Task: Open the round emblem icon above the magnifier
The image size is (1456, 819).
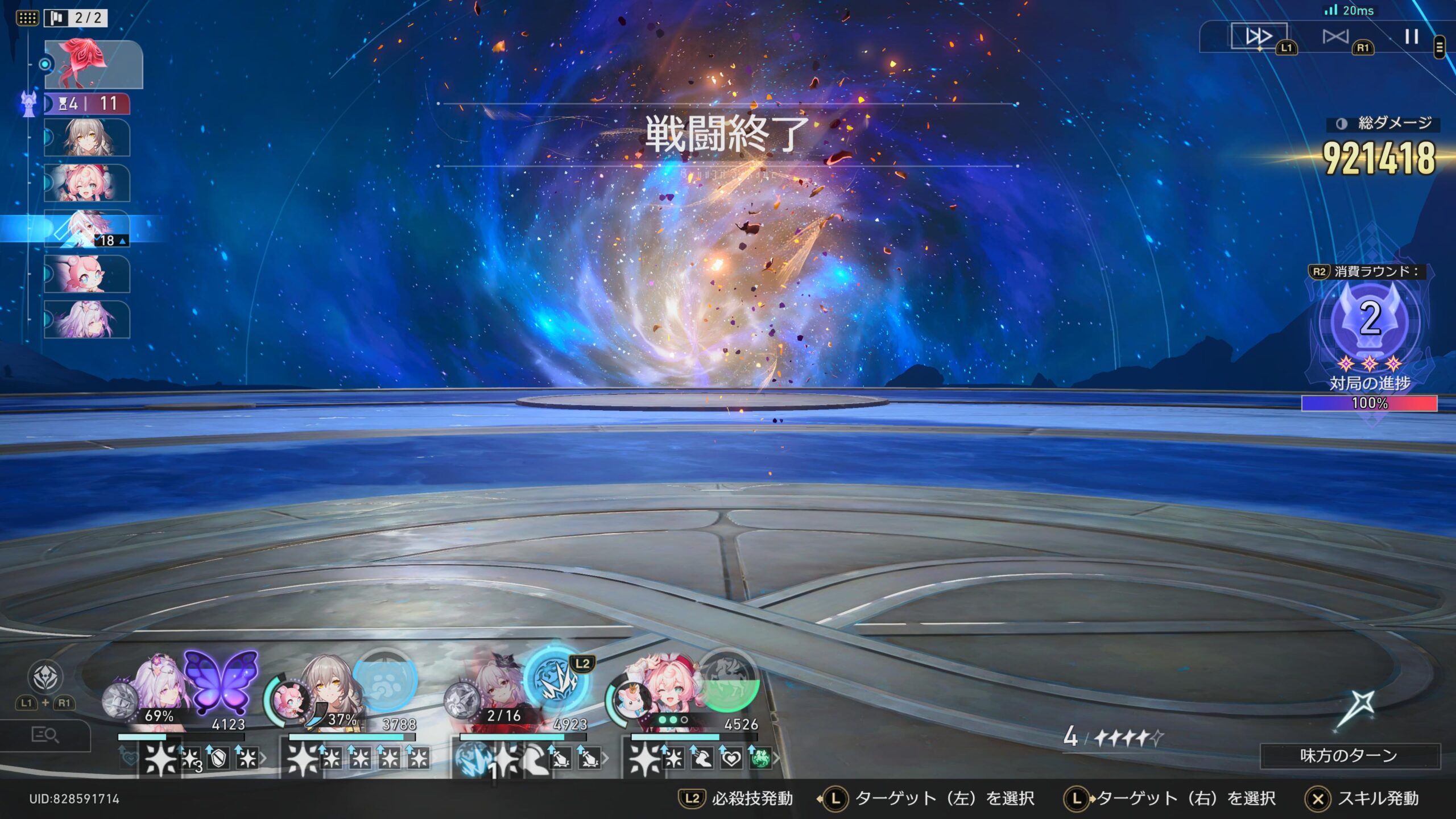Action: click(45, 677)
